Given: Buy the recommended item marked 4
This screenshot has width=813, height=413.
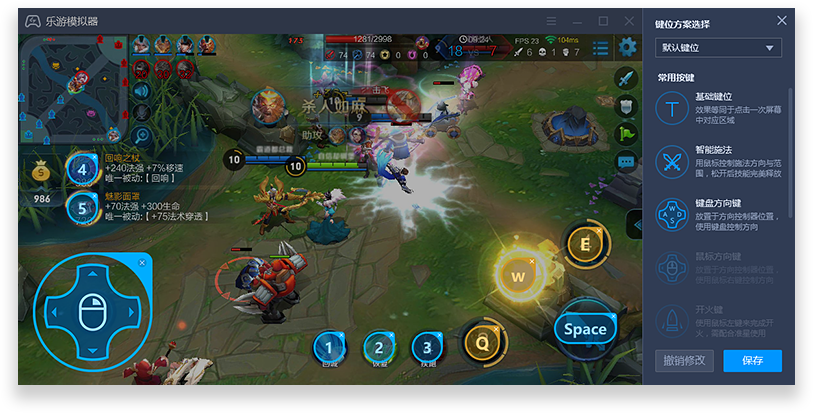Looking at the screenshot, I should (82, 168).
